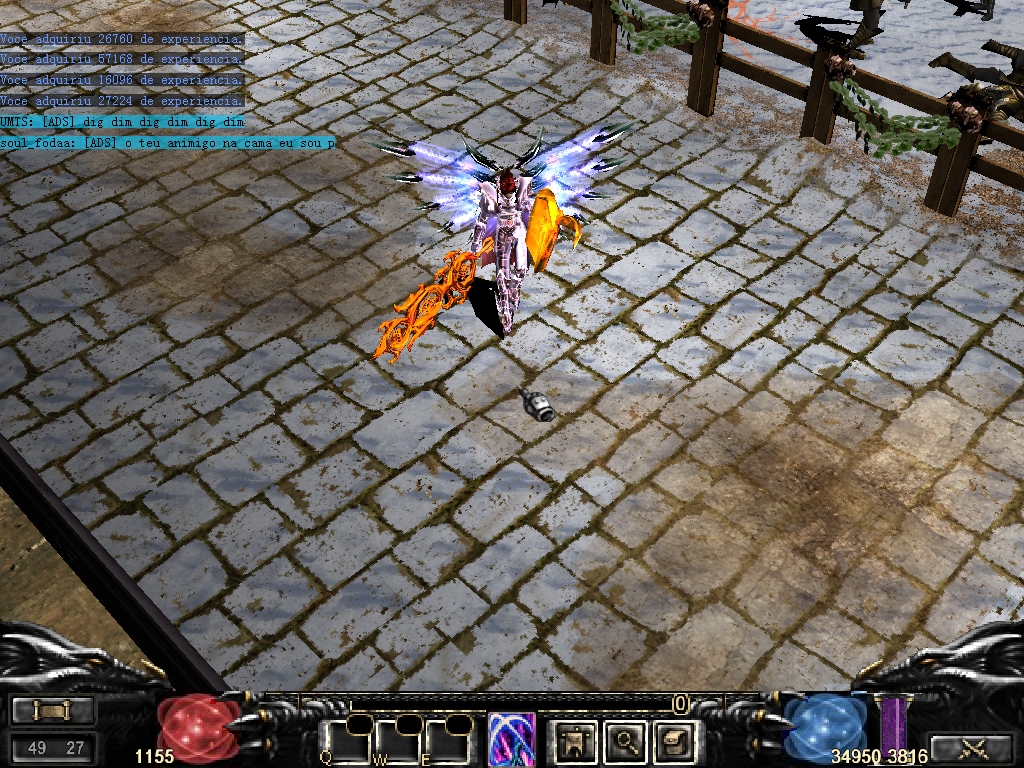Click the magnifying glass button
Viewport: 1024px width, 768px height.
click(x=626, y=741)
